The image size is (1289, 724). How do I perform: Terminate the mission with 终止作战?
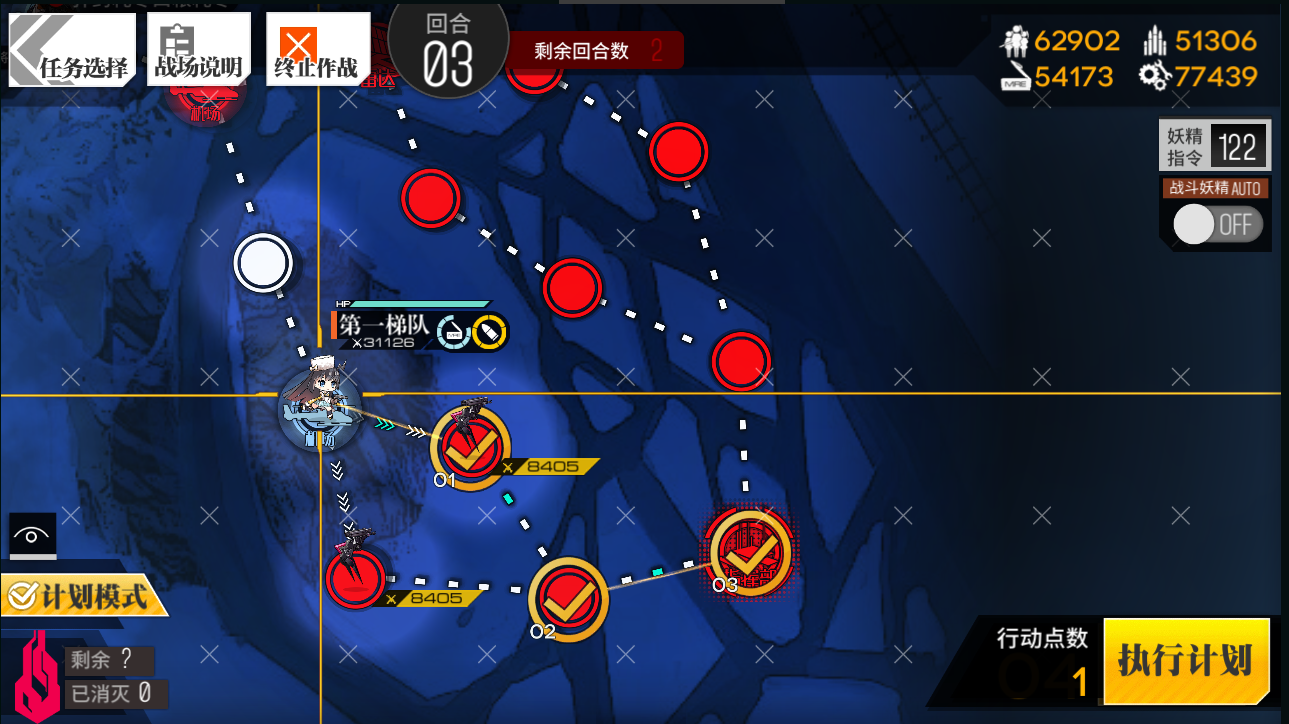316,49
